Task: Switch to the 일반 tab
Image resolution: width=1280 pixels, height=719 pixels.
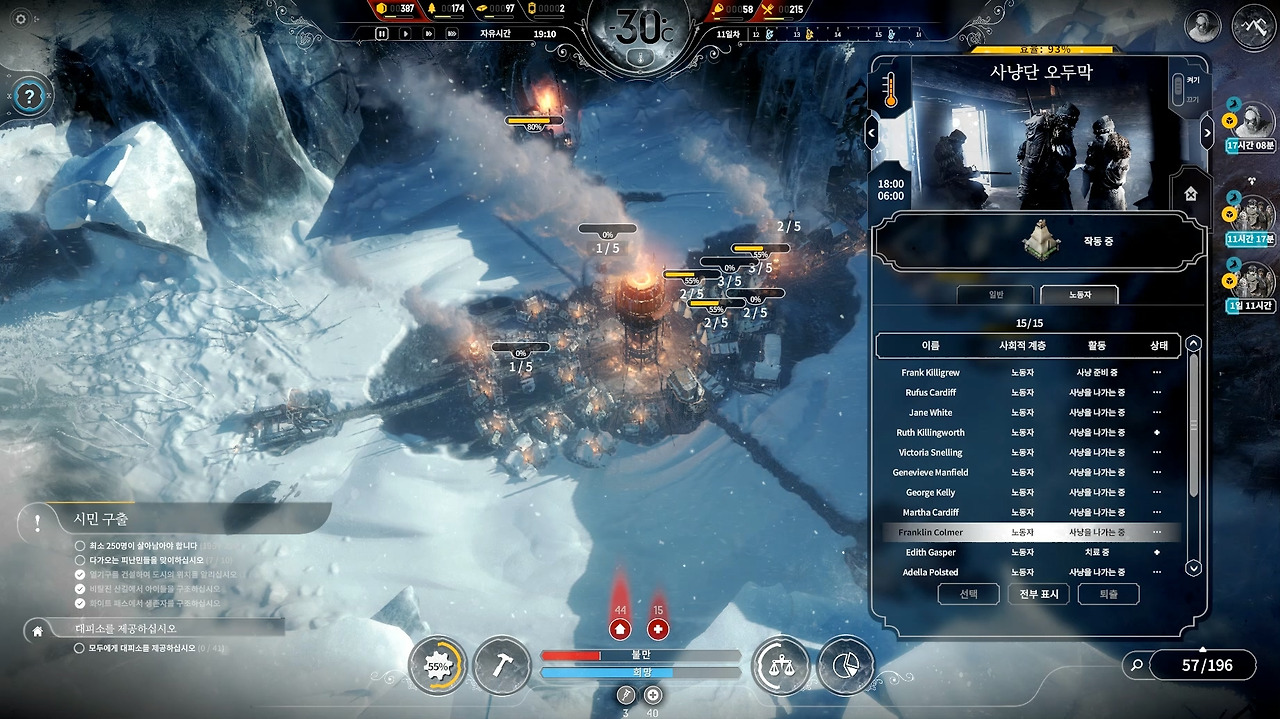Action: (x=995, y=295)
